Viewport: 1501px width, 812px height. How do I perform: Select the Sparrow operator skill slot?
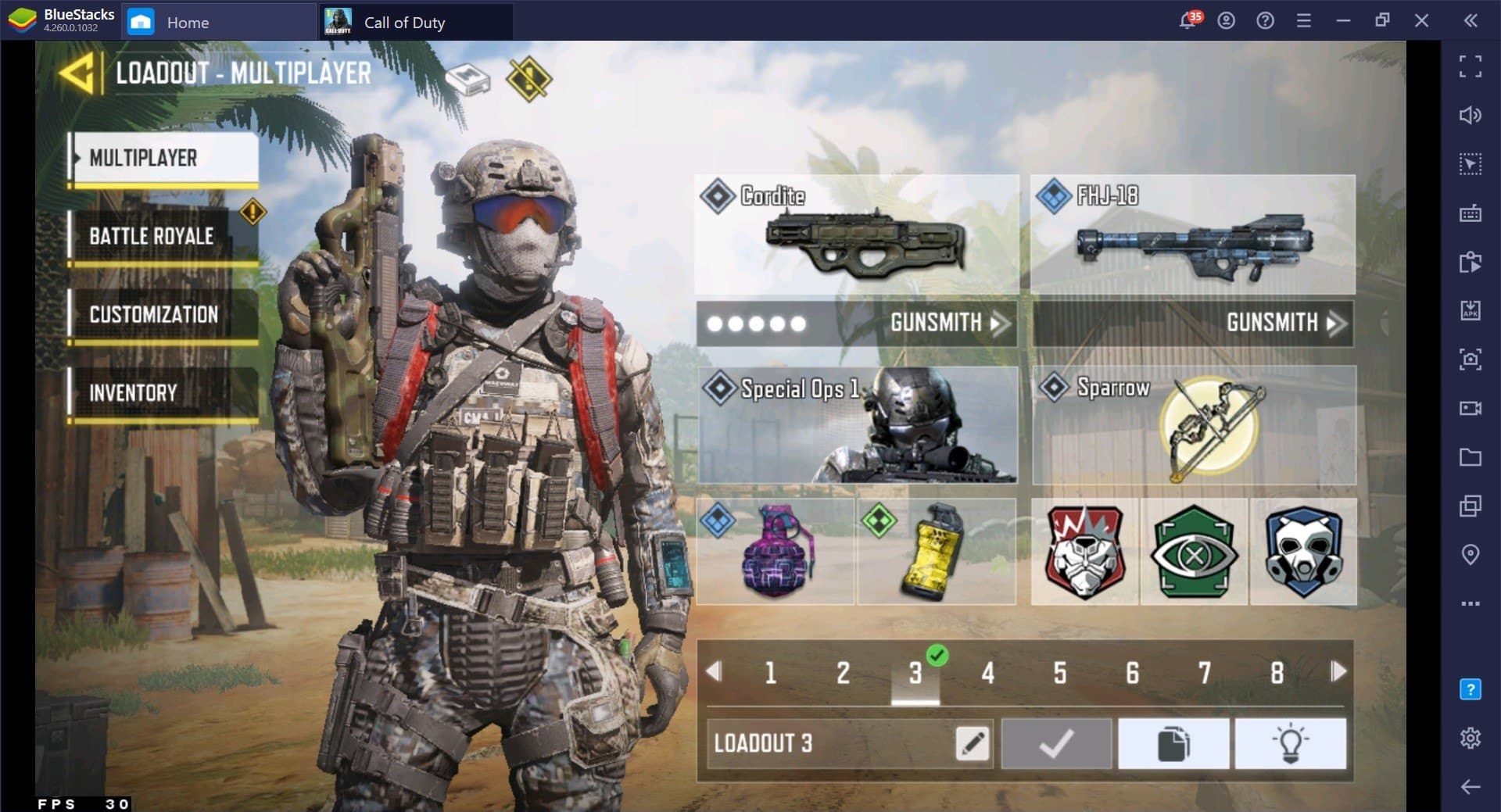pos(1193,425)
